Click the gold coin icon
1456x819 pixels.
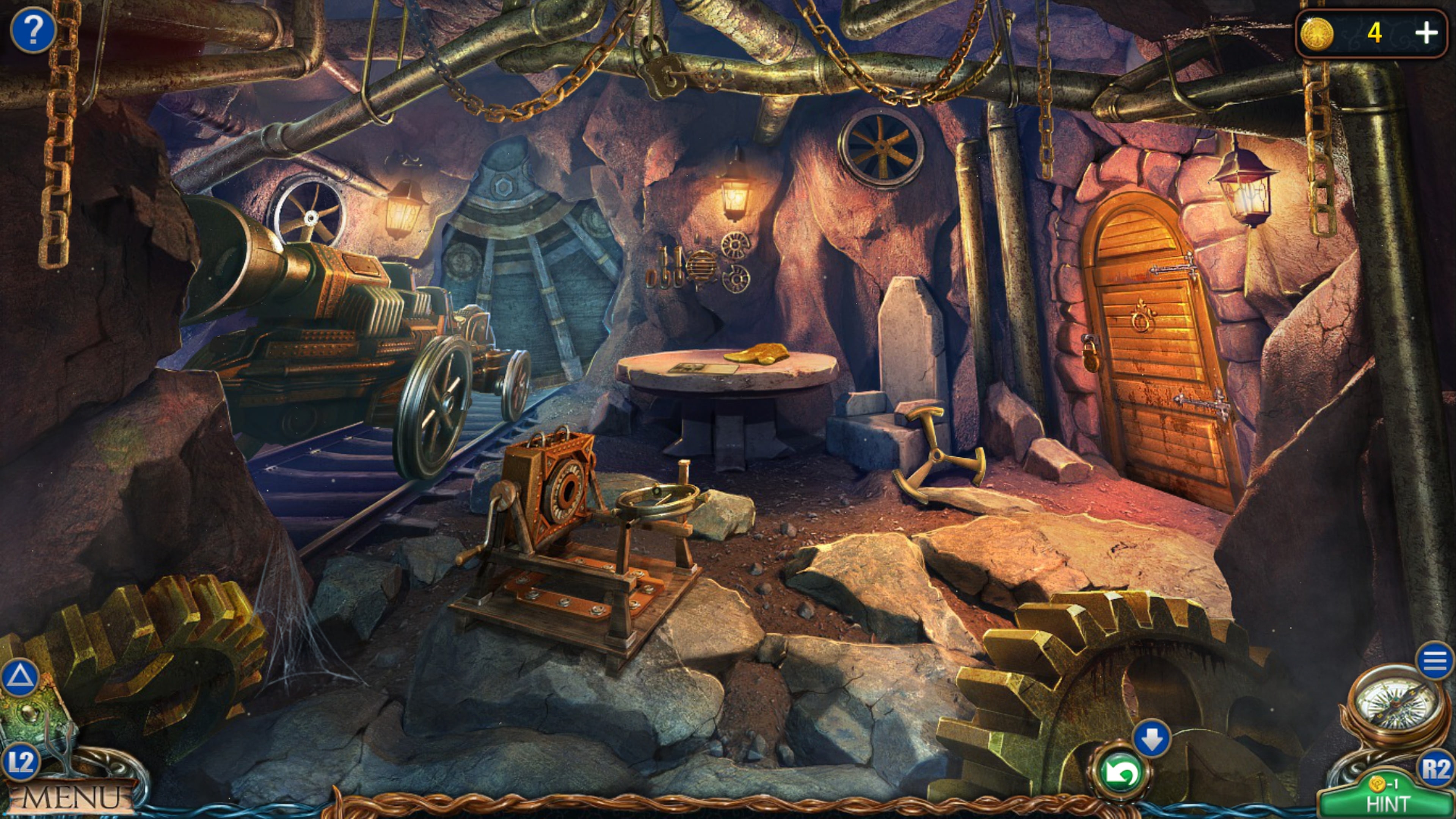click(1316, 34)
